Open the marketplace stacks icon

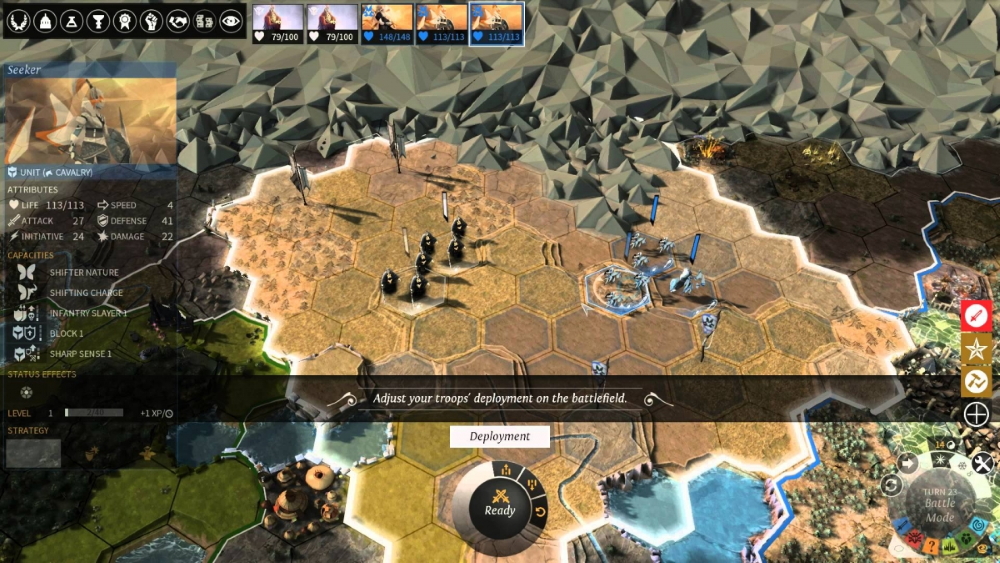(203, 20)
